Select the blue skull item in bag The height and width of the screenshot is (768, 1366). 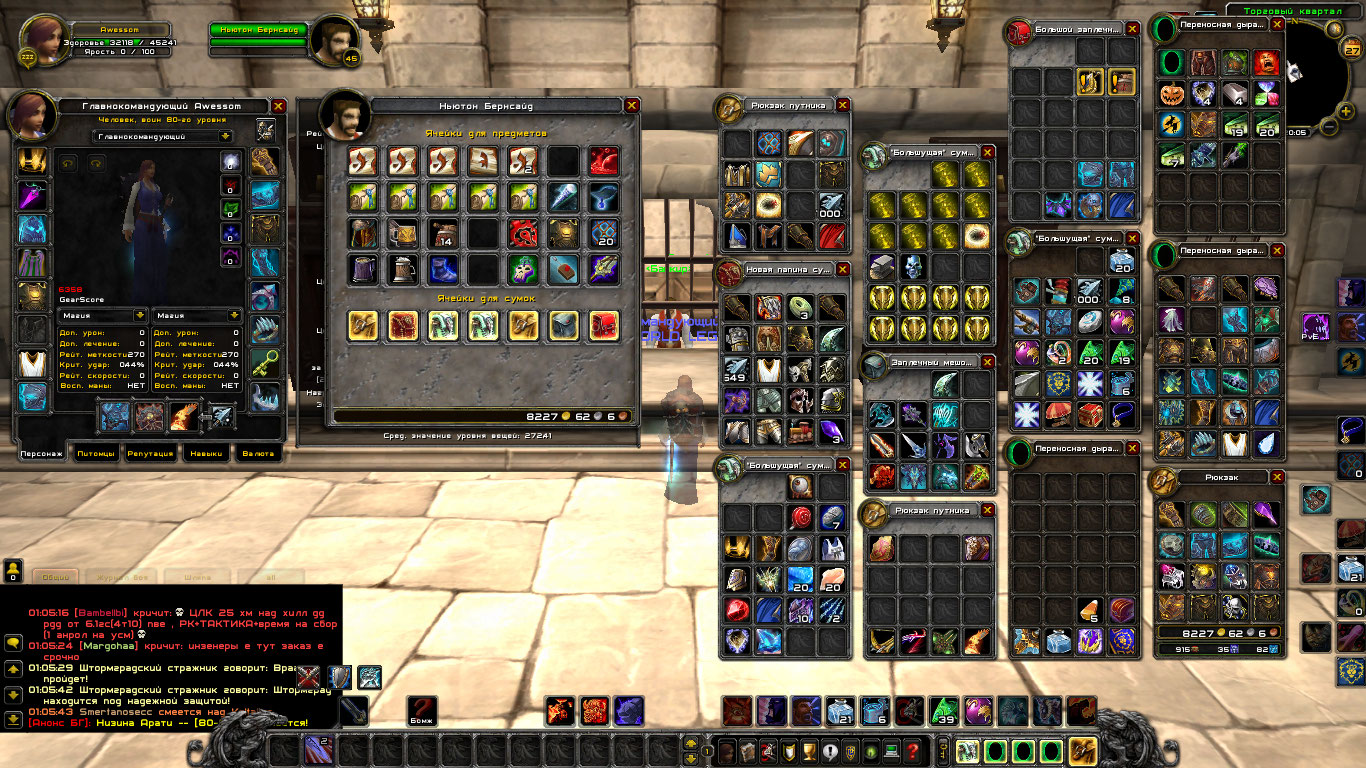913,267
